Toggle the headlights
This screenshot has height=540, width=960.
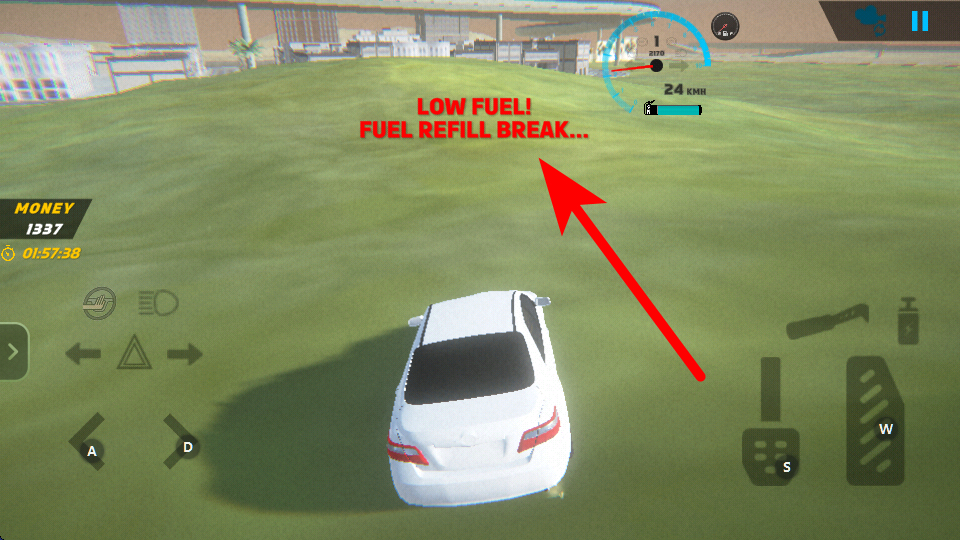click(x=157, y=302)
